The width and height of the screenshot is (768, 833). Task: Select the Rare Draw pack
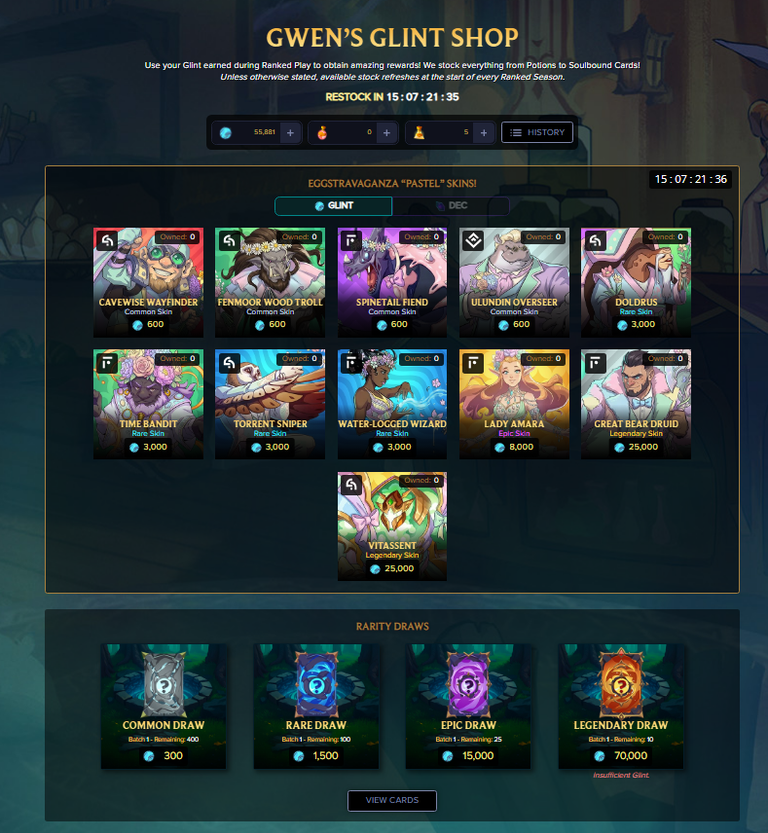316,707
